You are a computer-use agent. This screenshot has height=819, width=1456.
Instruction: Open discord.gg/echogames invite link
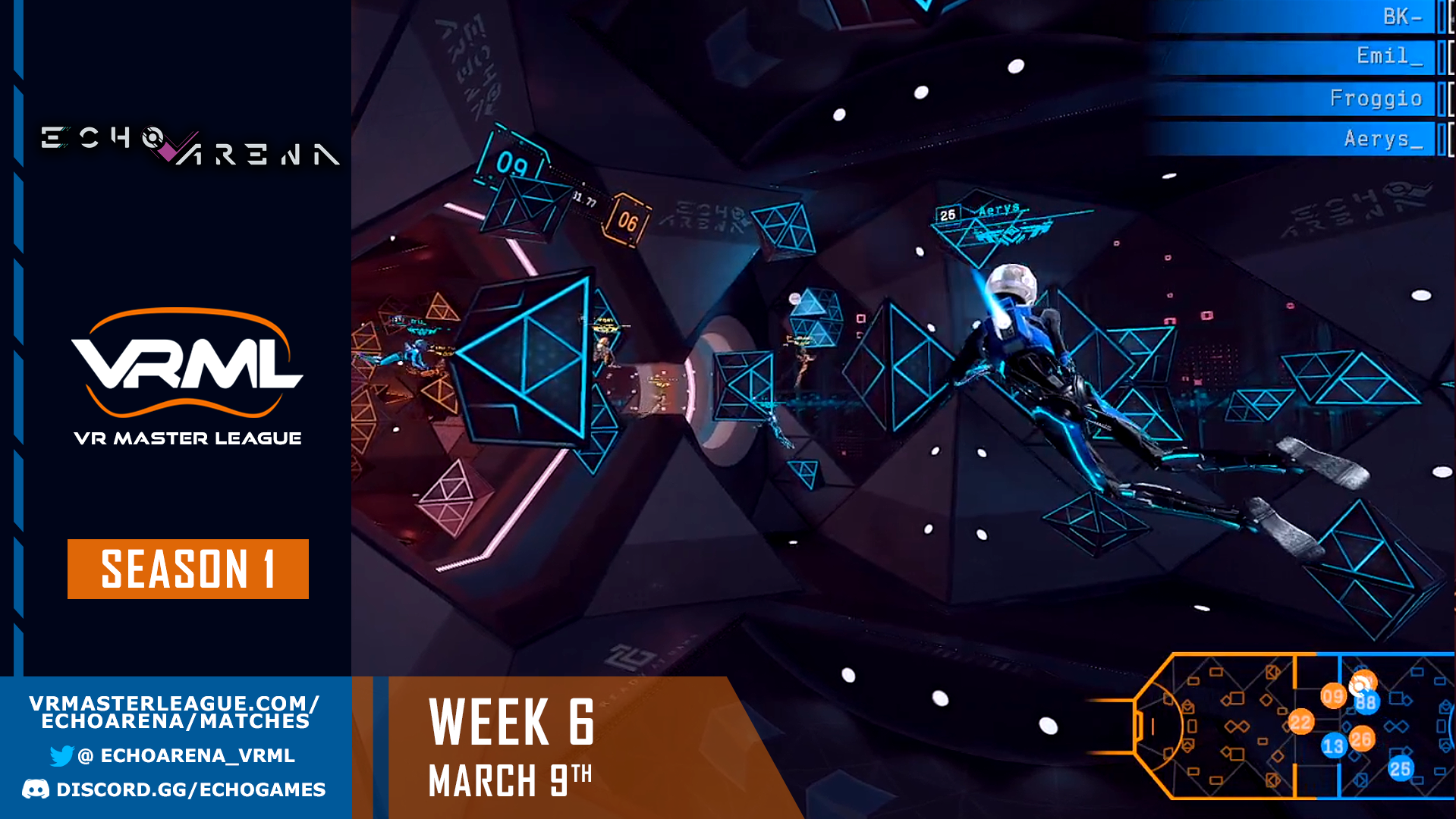190,789
